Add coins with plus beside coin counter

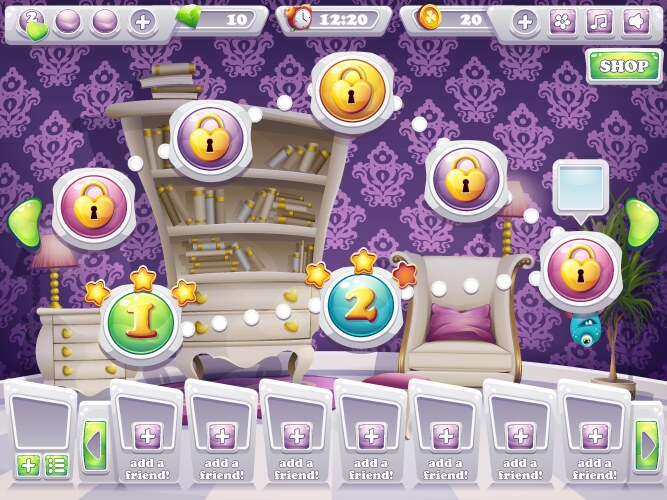pyautogui.click(x=526, y=21)
